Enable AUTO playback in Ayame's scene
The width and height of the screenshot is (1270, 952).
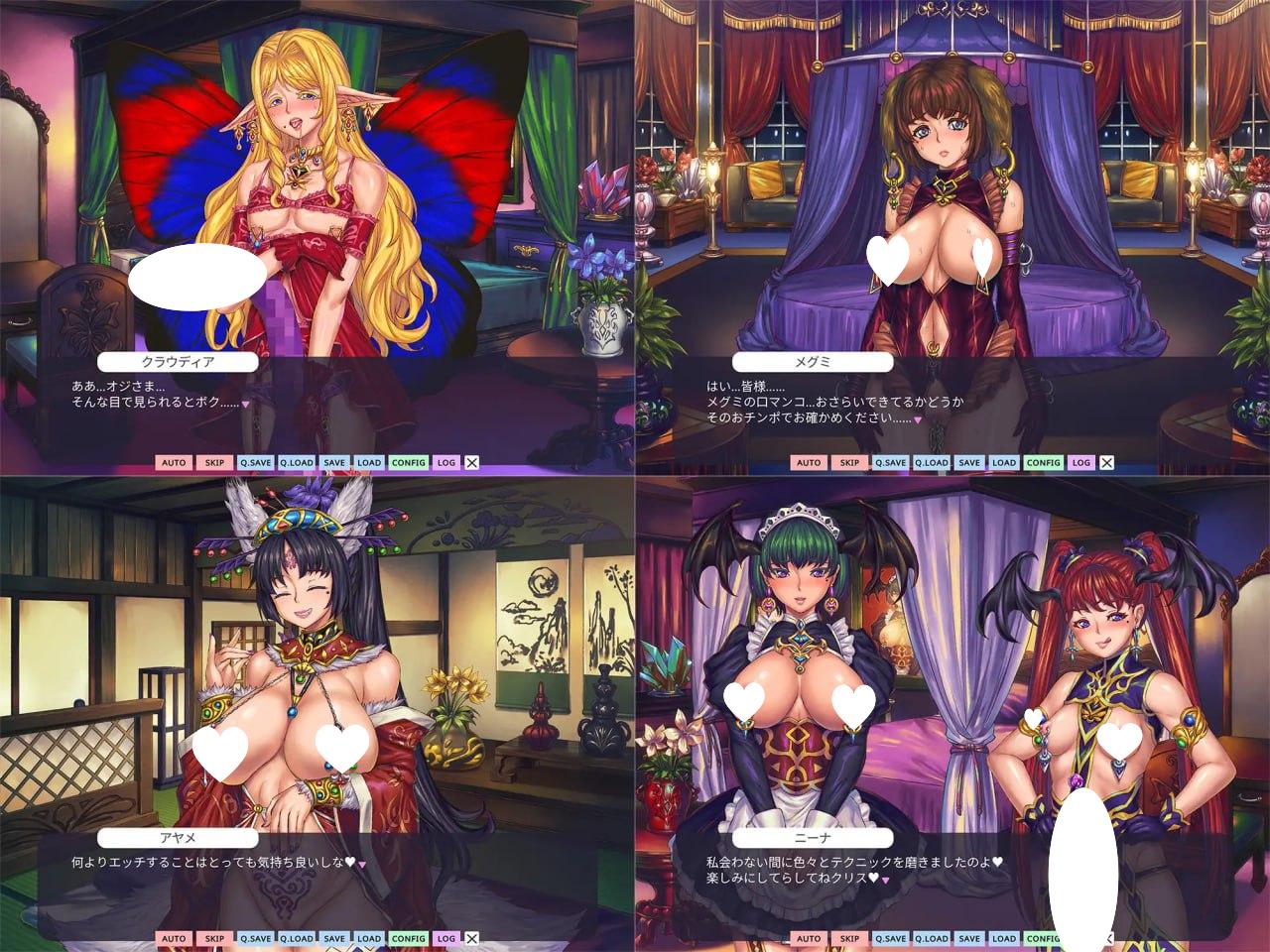tap(174, 938)
